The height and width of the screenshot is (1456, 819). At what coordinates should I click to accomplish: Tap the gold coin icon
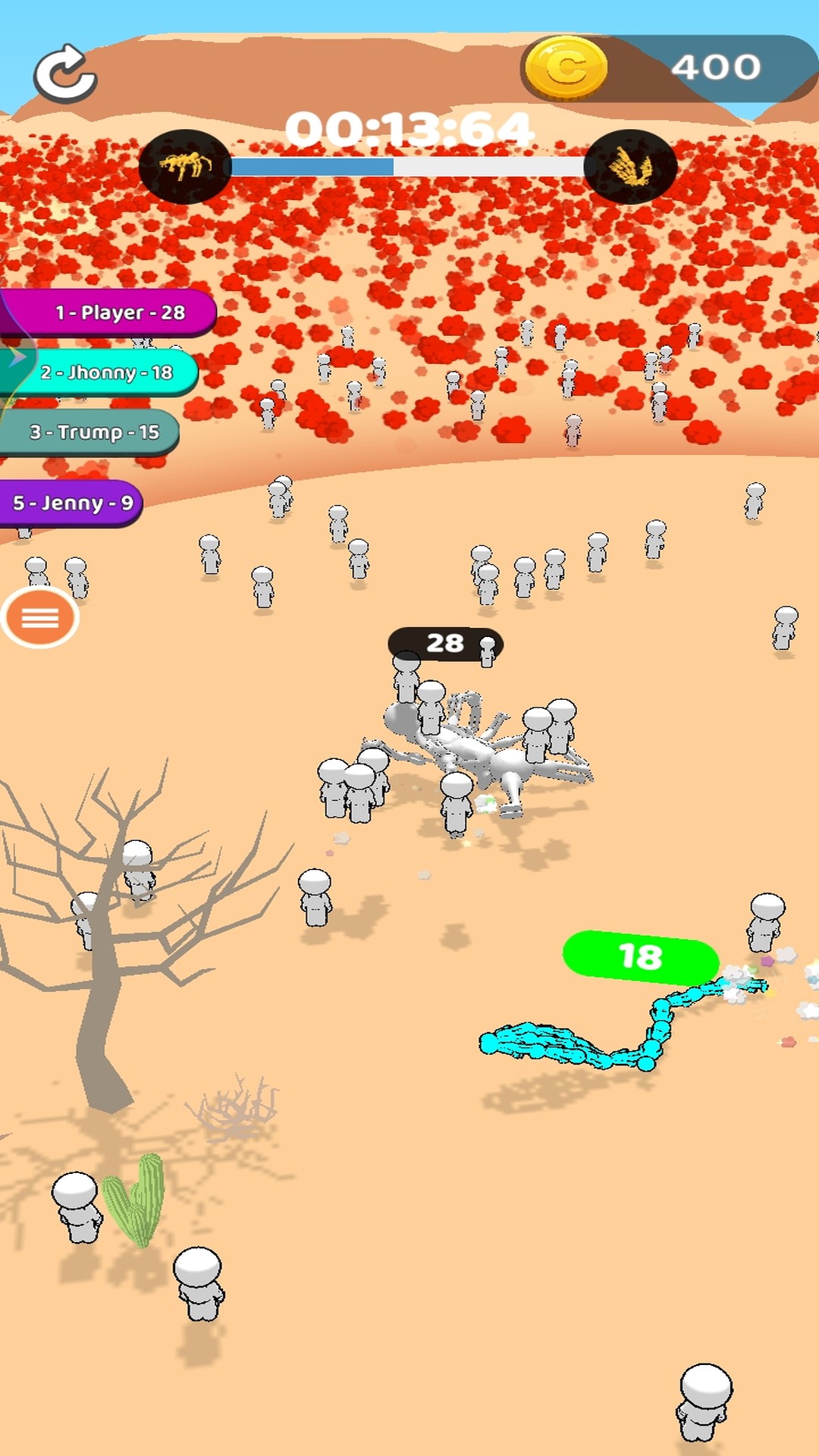[566, 68]
